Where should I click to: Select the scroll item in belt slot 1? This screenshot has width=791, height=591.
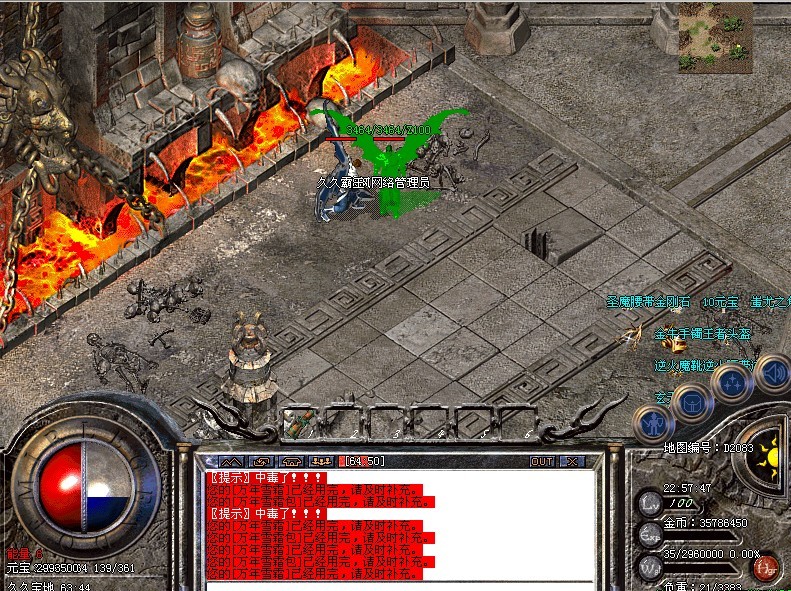301,422
